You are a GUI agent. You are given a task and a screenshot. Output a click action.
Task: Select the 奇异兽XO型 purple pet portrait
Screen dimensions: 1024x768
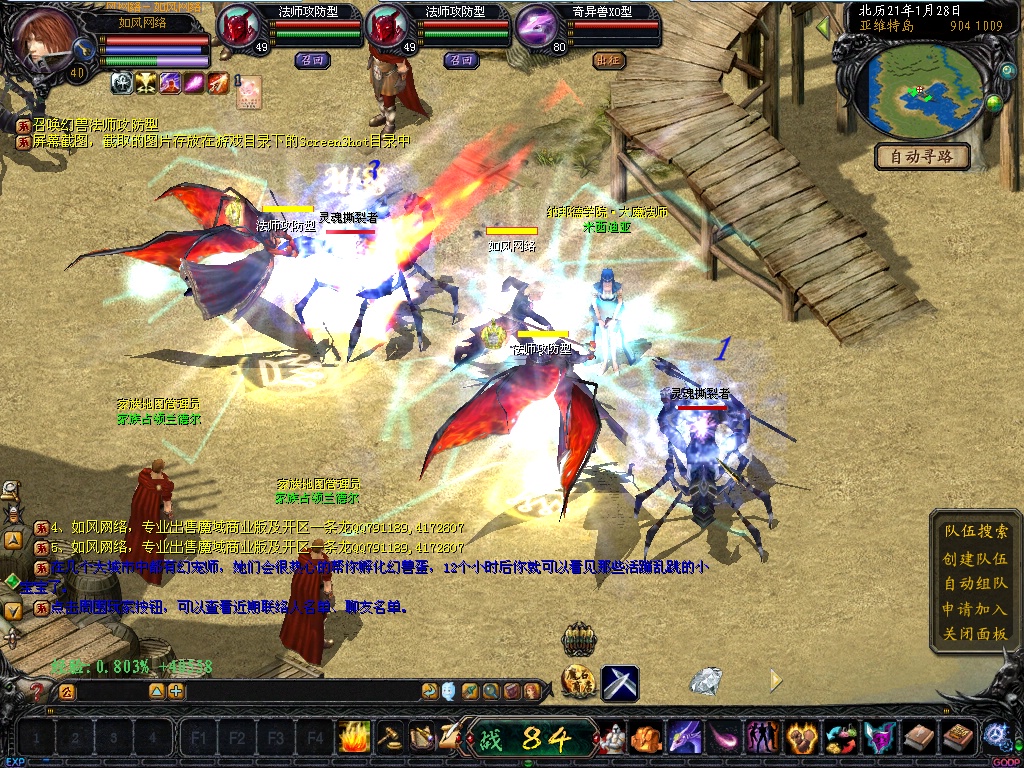click(x=539, y=26)
